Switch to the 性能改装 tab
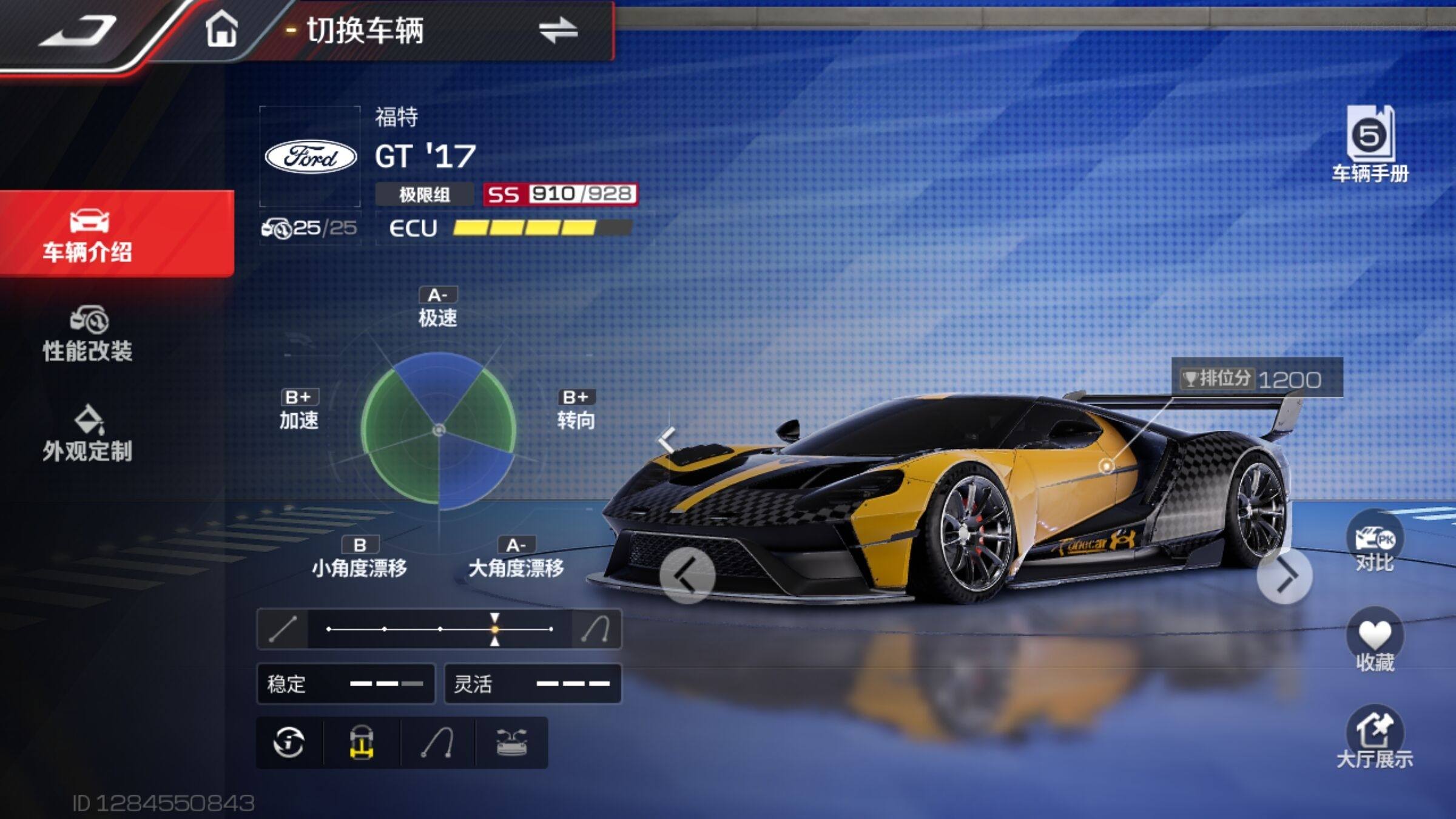Image resolution: width=1456 pixels, height=819 pixels. tap(89, 335)
